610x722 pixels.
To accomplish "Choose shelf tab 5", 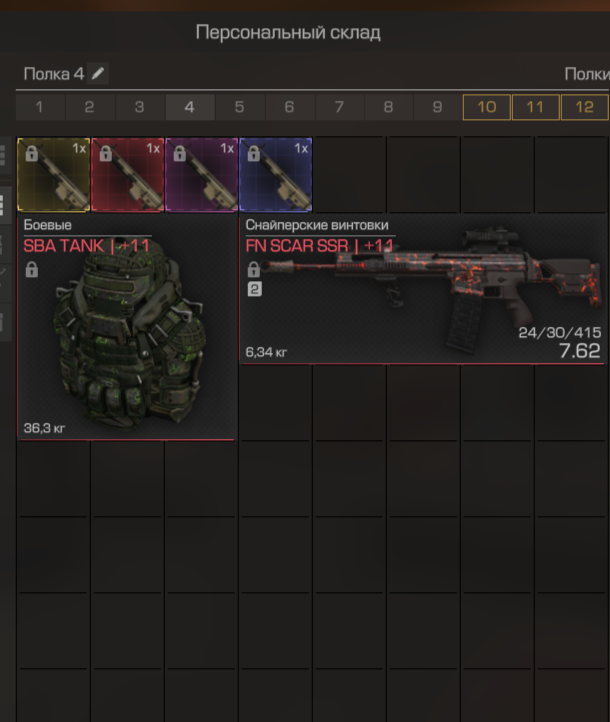I will click(239, 107).
